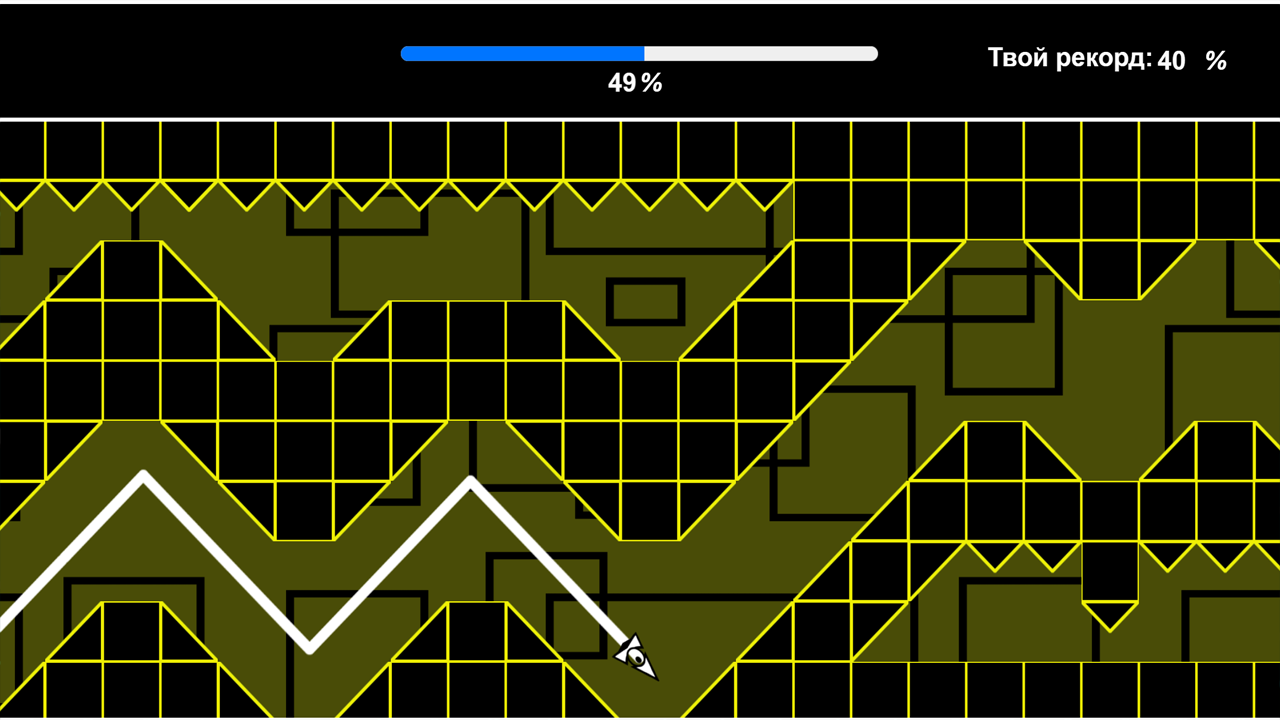This screenshot has height=720, width=1280.
Task: Click the wave player eye icon
Action: [x=634, y=657]
